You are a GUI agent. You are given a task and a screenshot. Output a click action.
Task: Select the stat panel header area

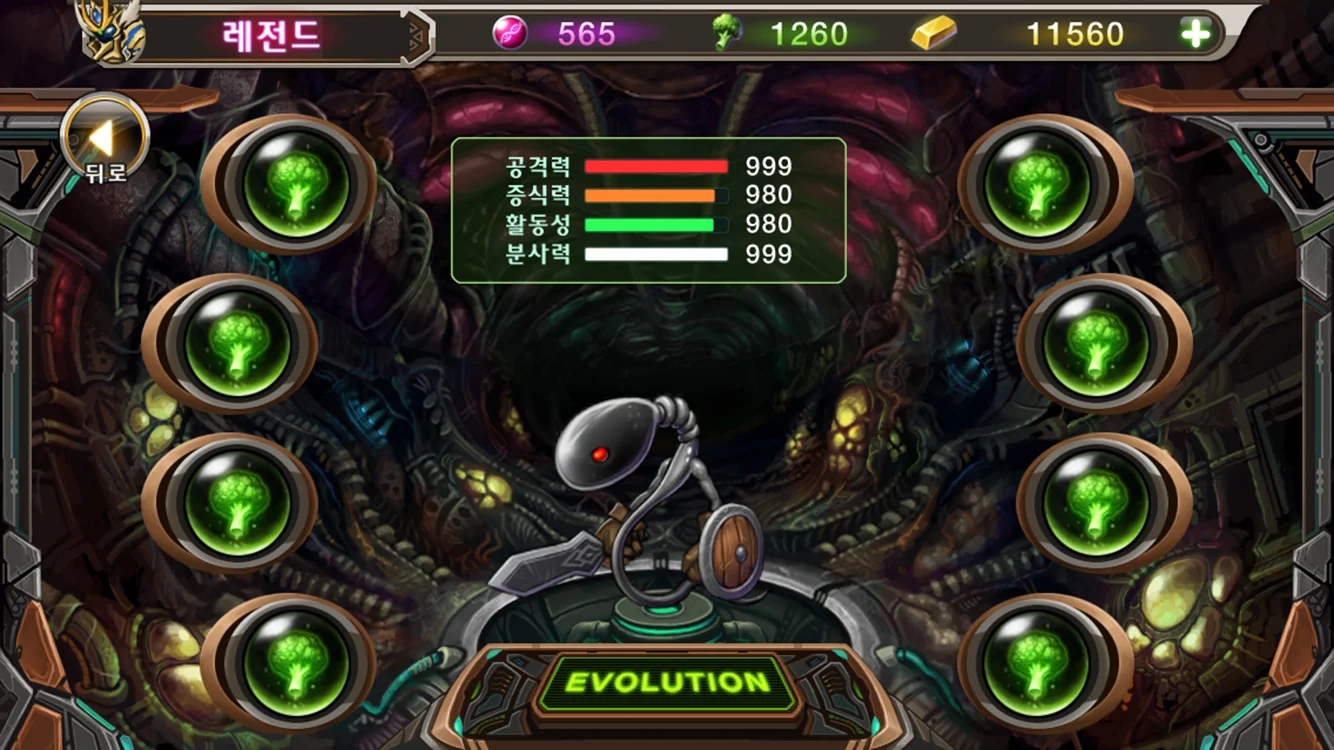pyautogui.click(x=650, y=150)
